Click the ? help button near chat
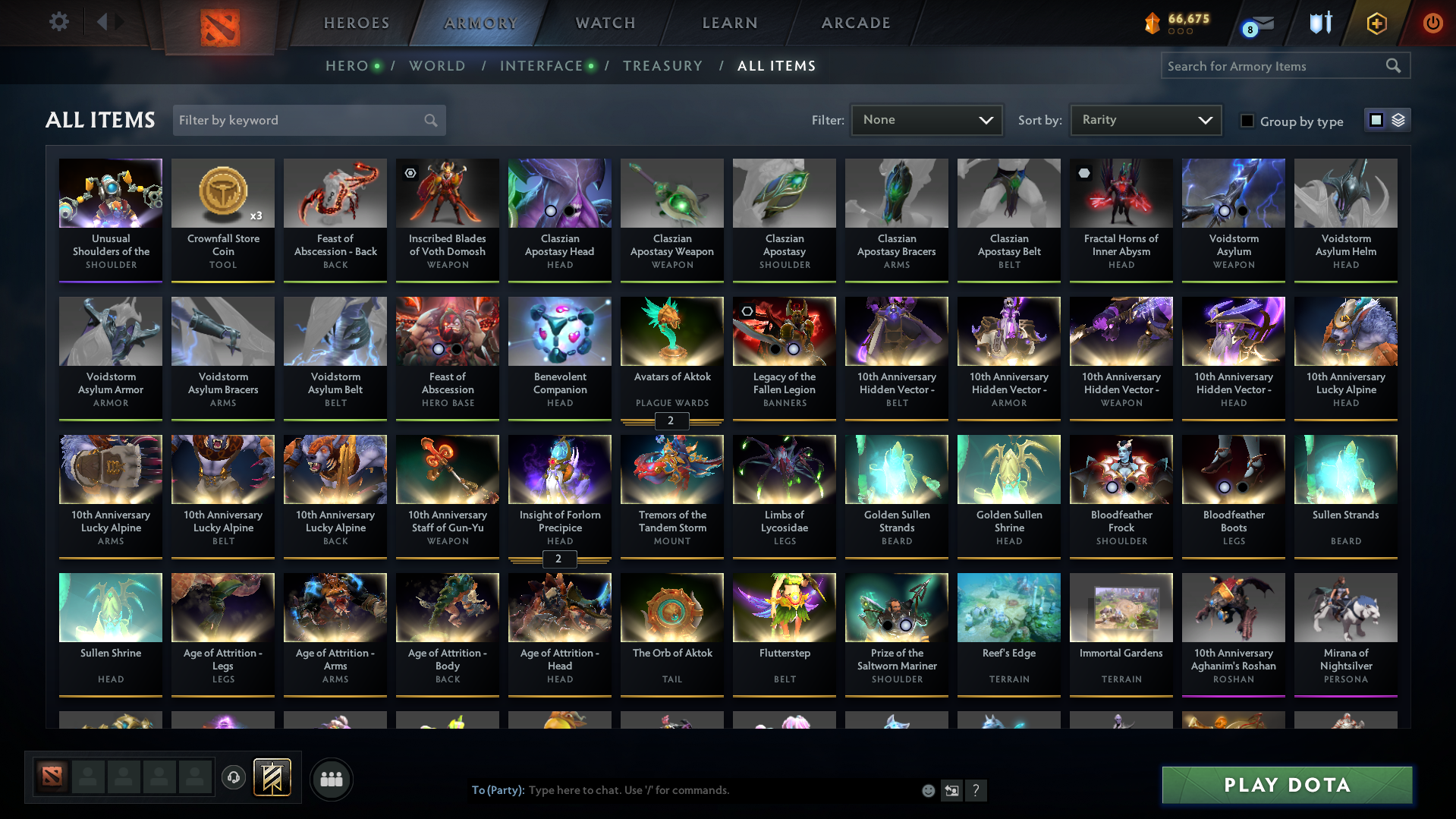 (976, 790)
